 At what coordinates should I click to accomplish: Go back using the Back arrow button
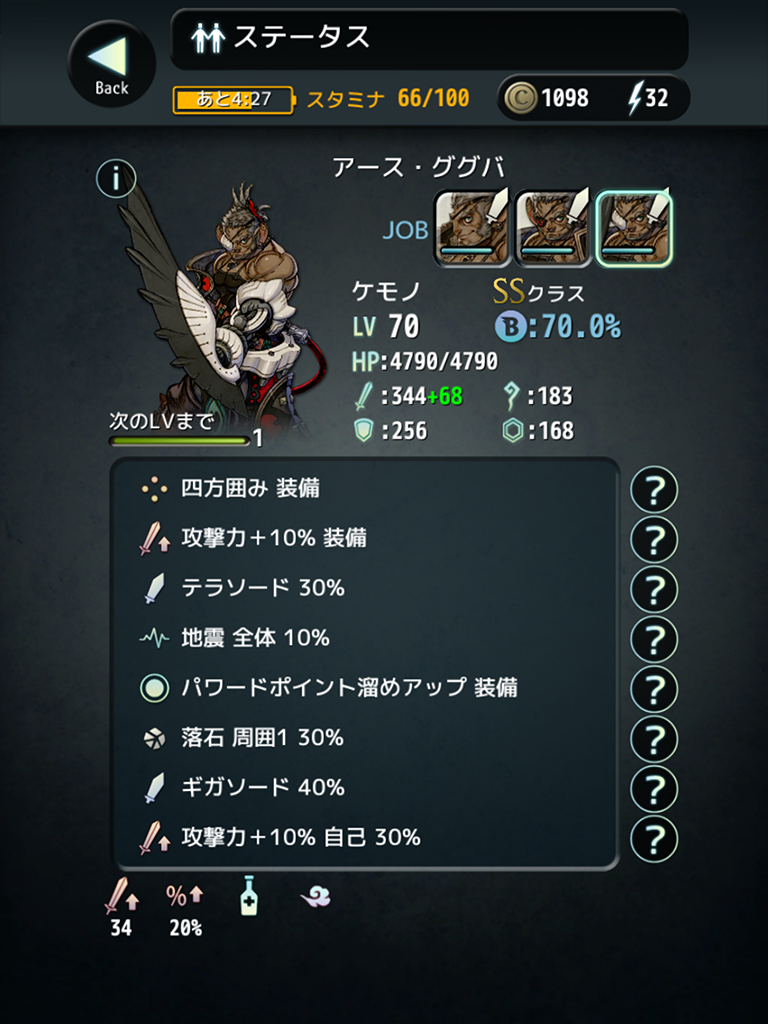[111, 64]
